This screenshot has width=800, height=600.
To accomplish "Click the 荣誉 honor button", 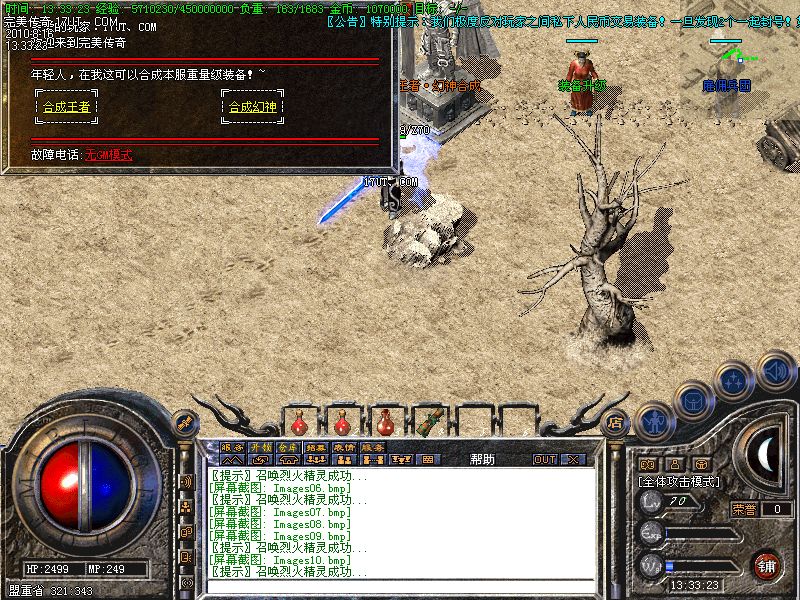I will pos(744,508).
